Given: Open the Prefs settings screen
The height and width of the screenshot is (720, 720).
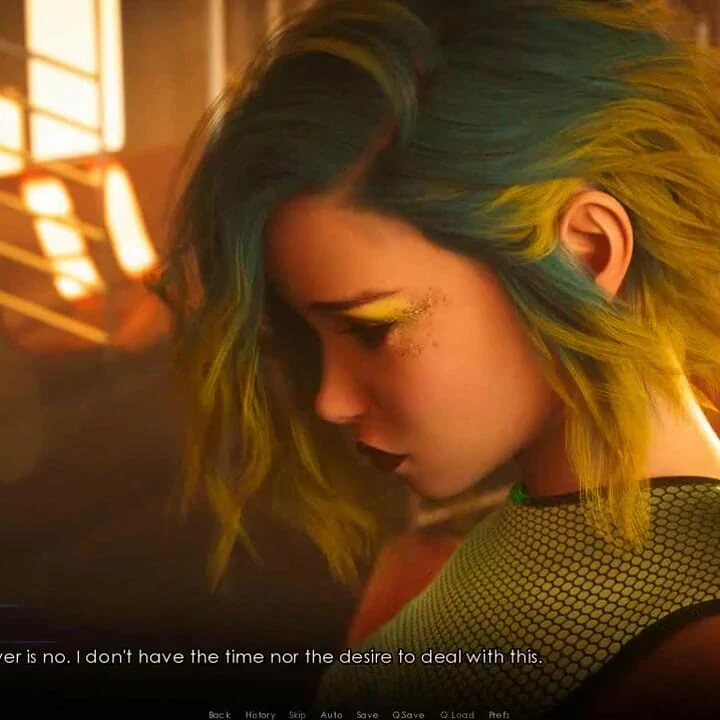Looking at the screenshot, I should point(499,714).
